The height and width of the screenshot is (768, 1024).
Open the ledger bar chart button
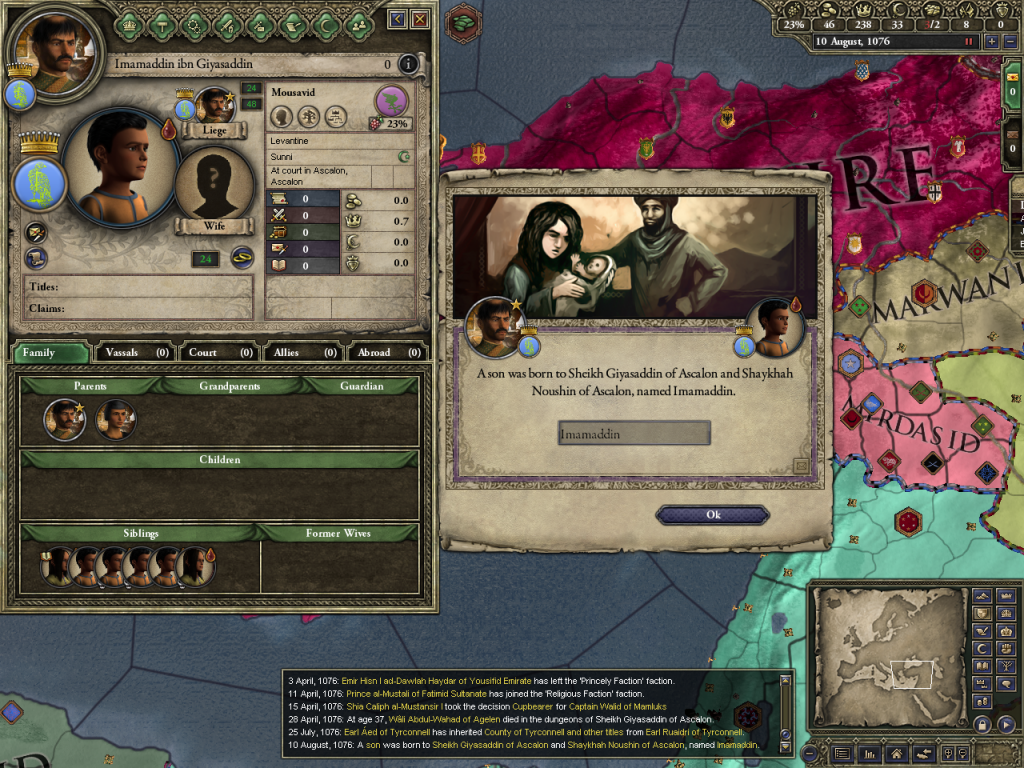coord(868,753)
